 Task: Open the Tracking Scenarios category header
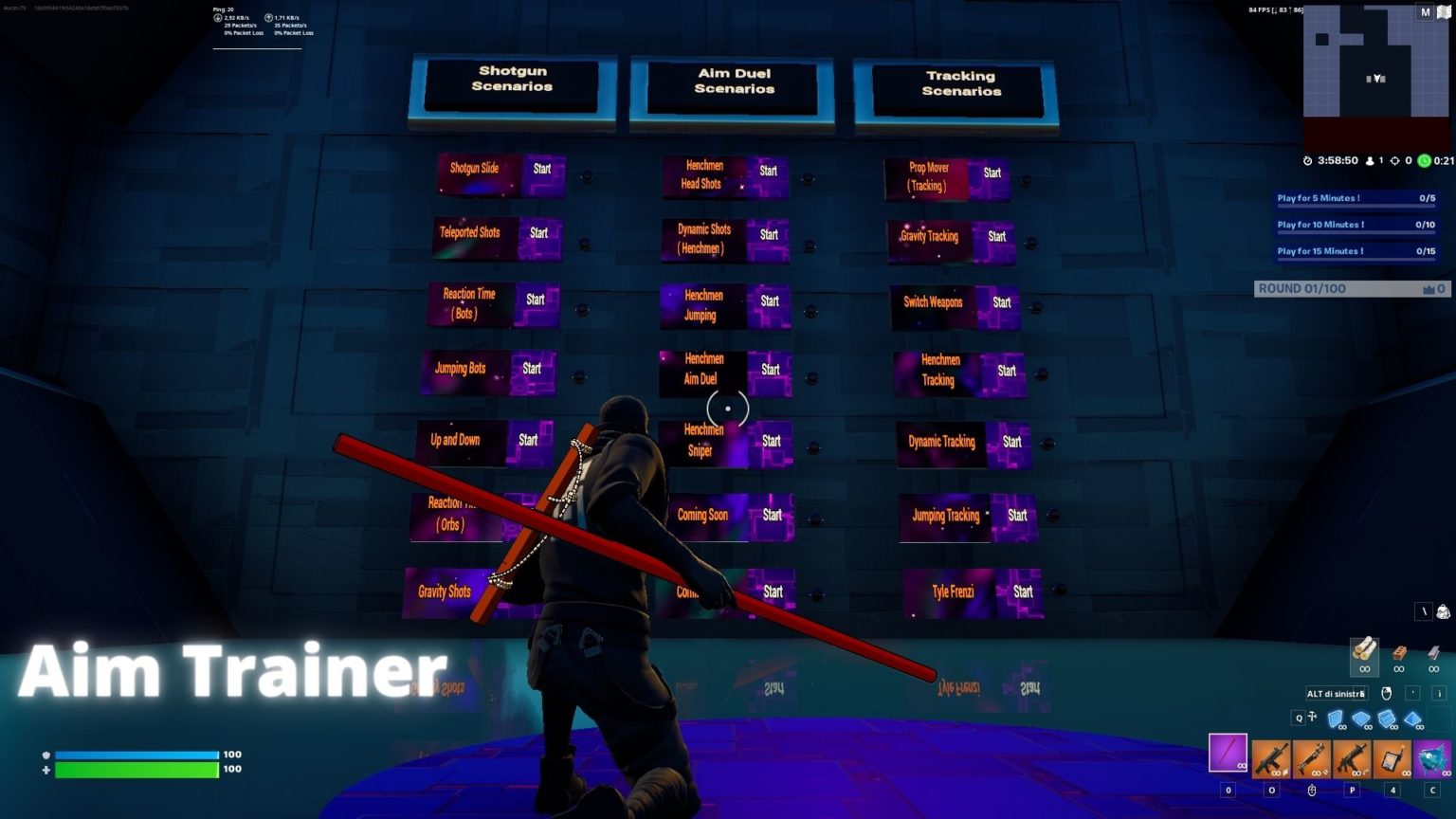click(961, 82)
